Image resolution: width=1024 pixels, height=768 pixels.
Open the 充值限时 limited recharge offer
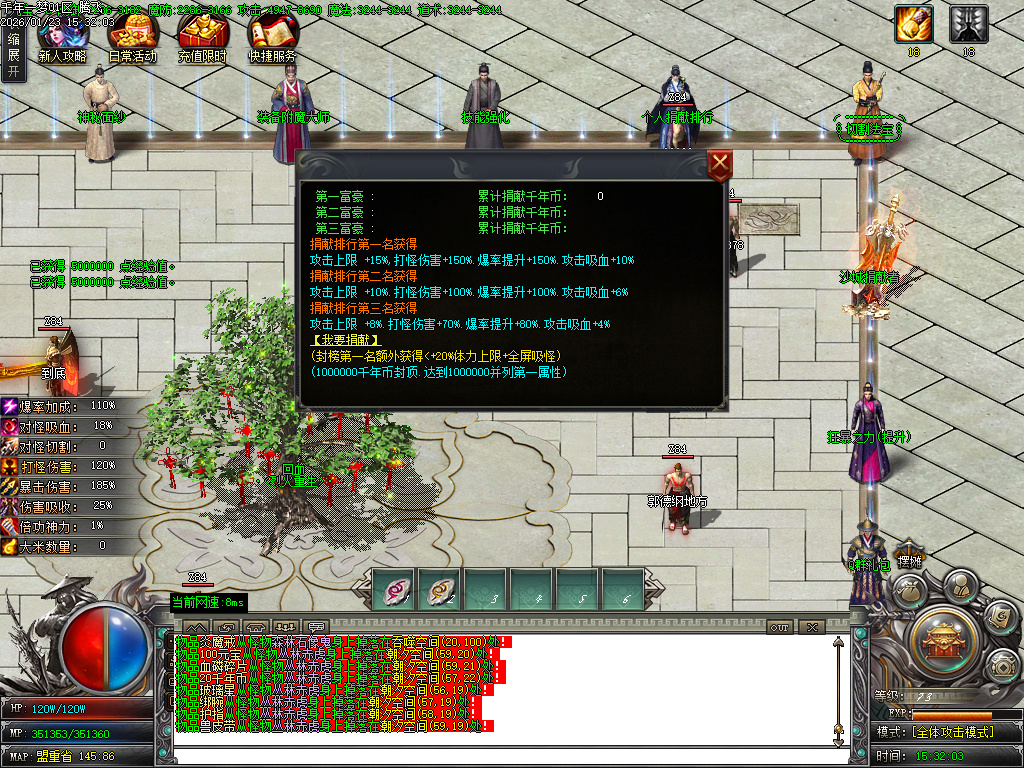click(x=203, y=38)
